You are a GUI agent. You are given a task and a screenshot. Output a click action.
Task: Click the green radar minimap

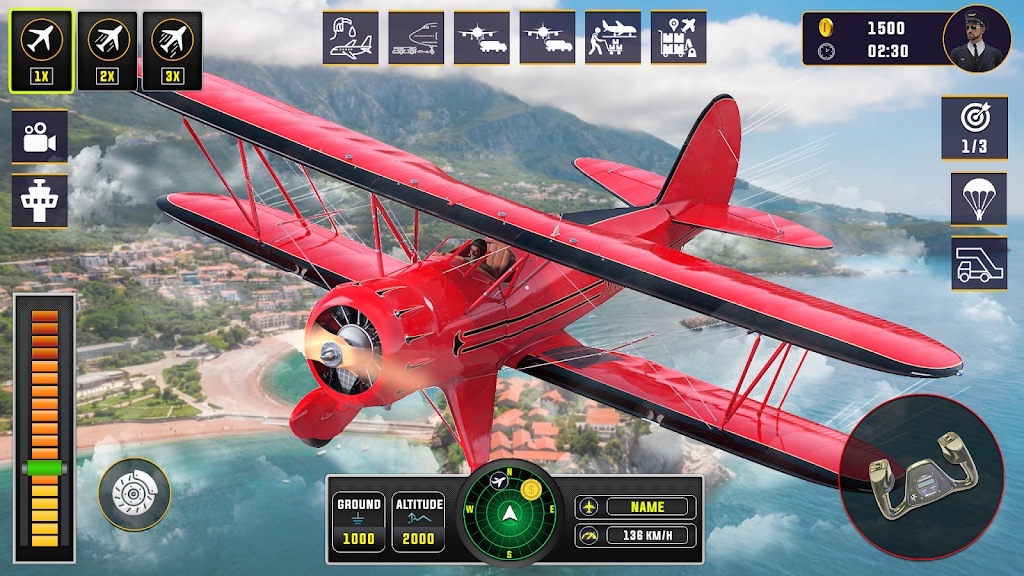click(x=511, y=513)
